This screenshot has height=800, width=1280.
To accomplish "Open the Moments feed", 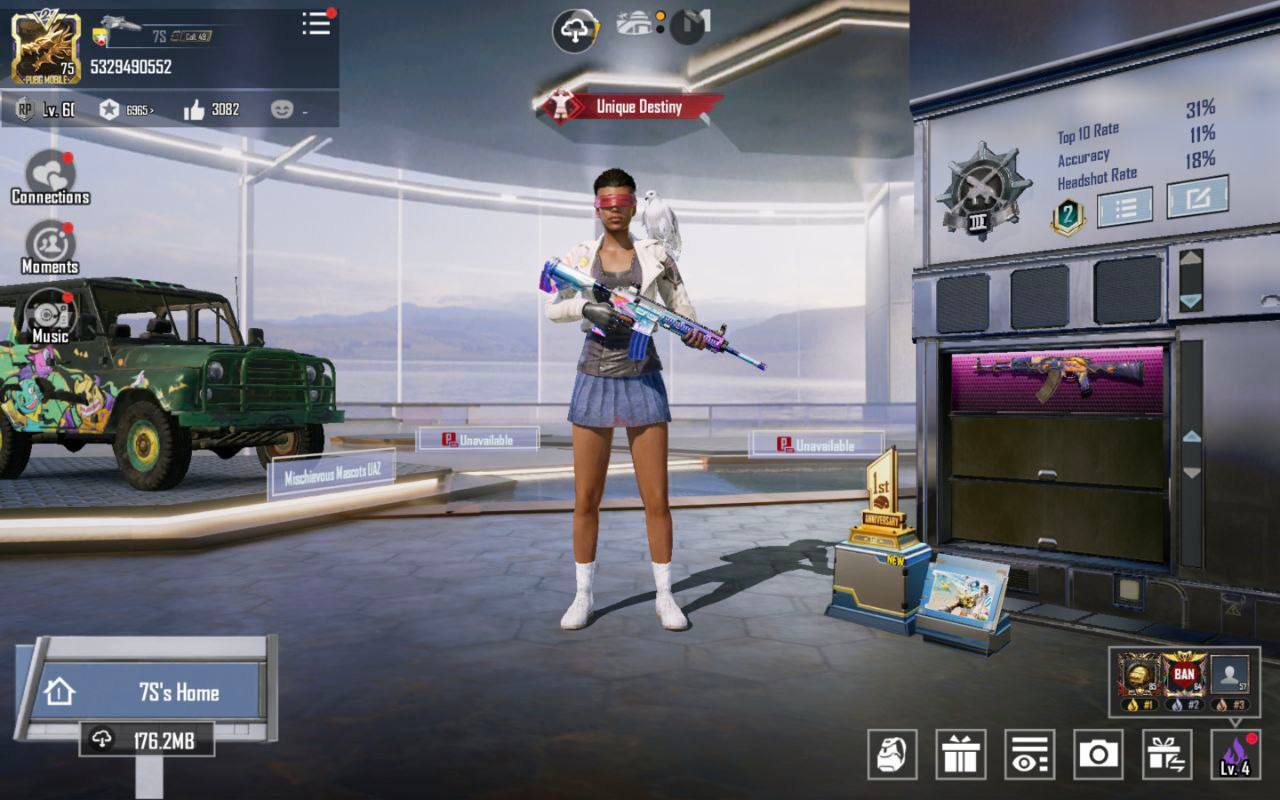I will point(49,247).
